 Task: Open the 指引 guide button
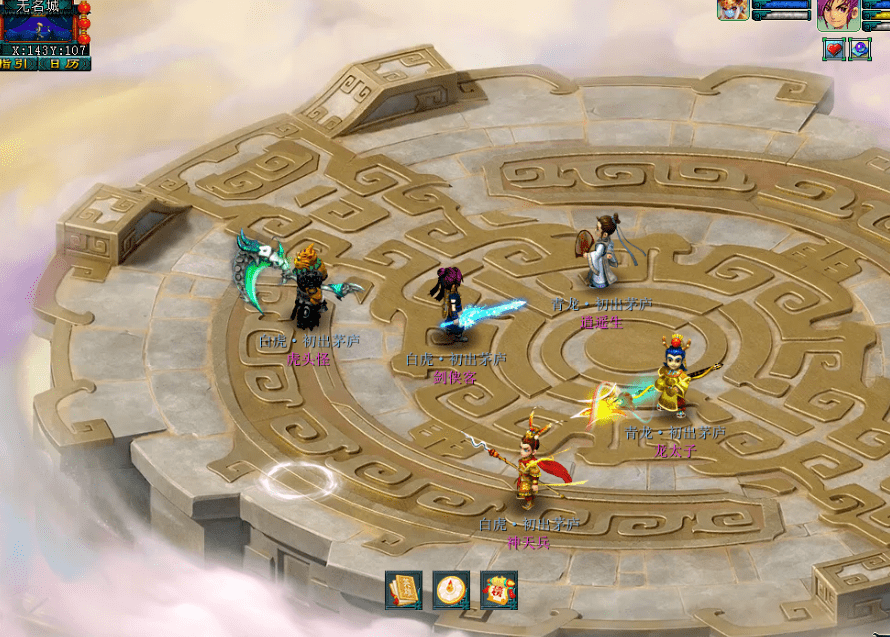point(17,64)
